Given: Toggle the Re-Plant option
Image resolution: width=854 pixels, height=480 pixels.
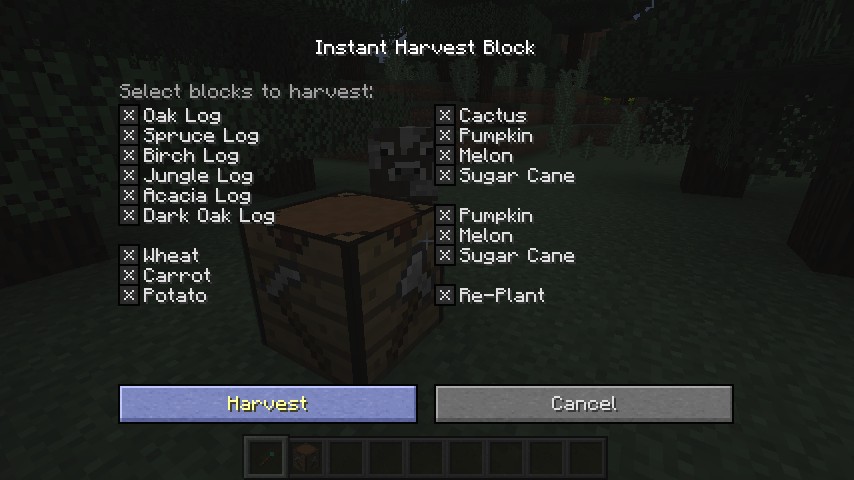Looking at the screenshot, I should tap(445, 296).
